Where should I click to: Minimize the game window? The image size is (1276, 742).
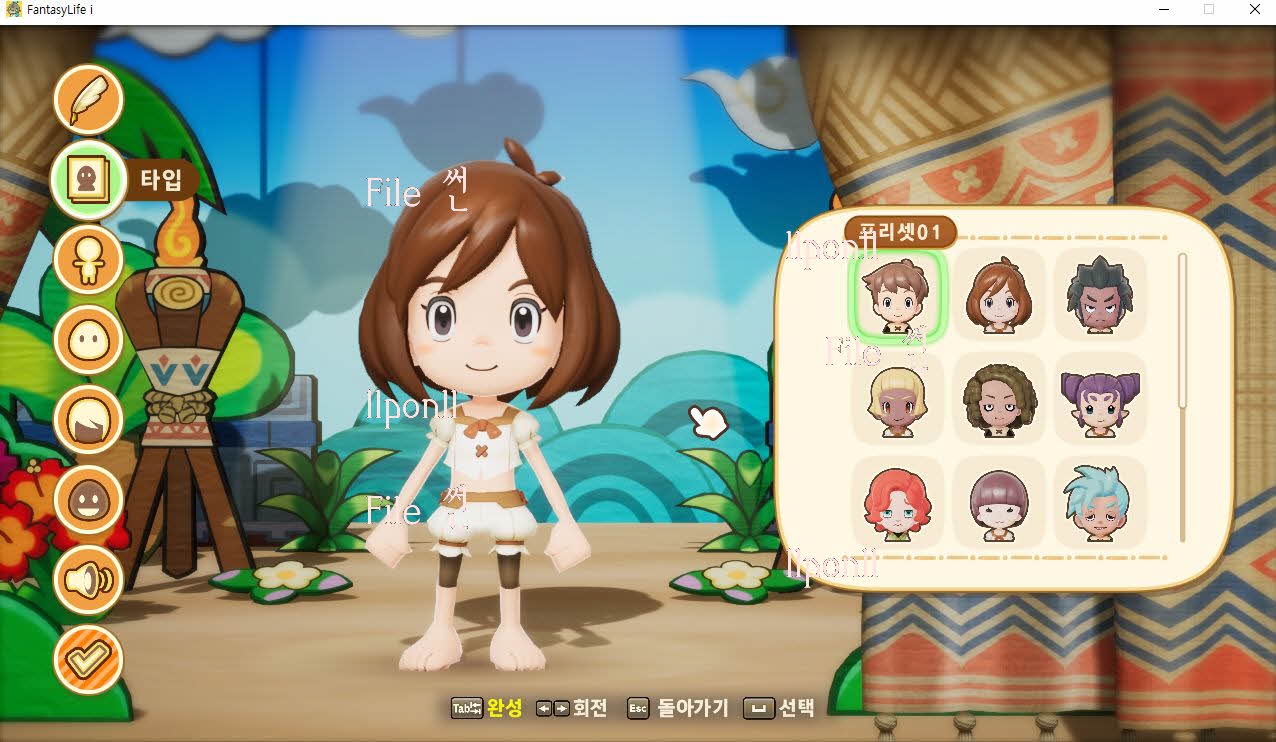pos(1163,10)
